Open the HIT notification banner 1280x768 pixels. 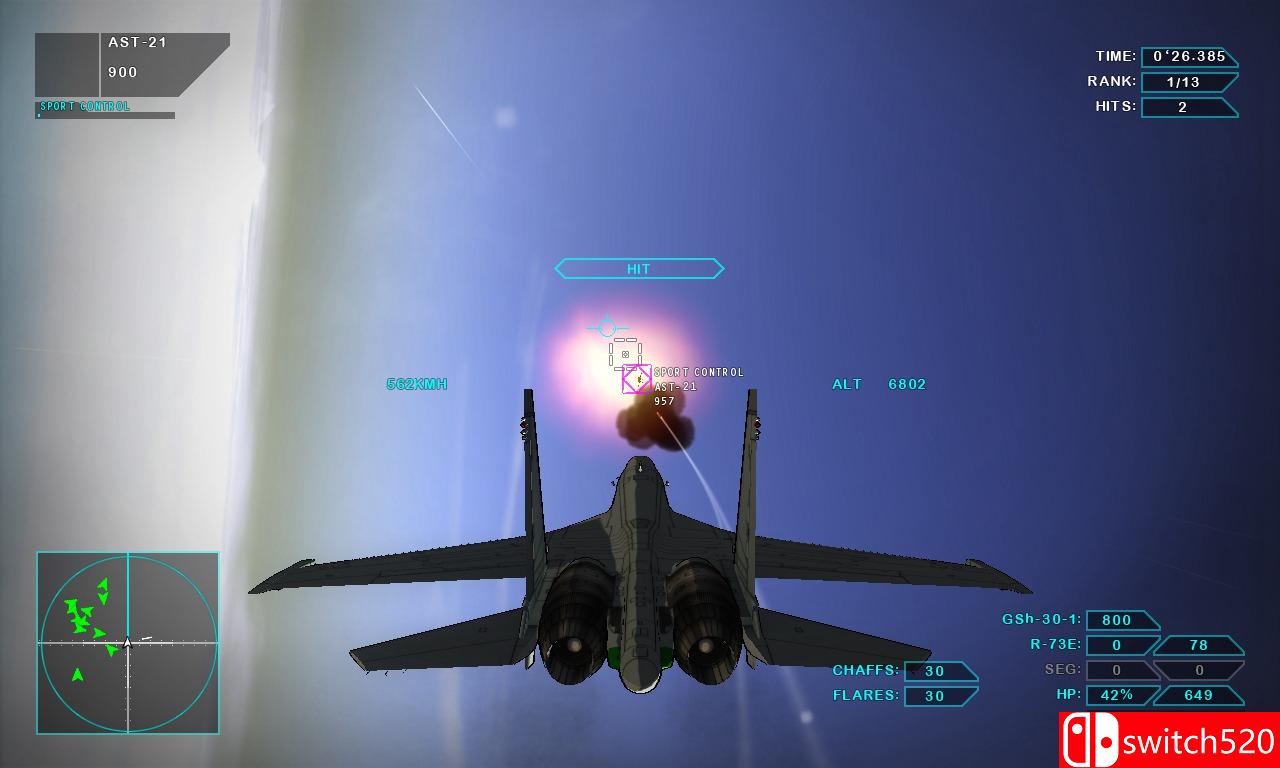pyautogui.click(x=639, y=268)
